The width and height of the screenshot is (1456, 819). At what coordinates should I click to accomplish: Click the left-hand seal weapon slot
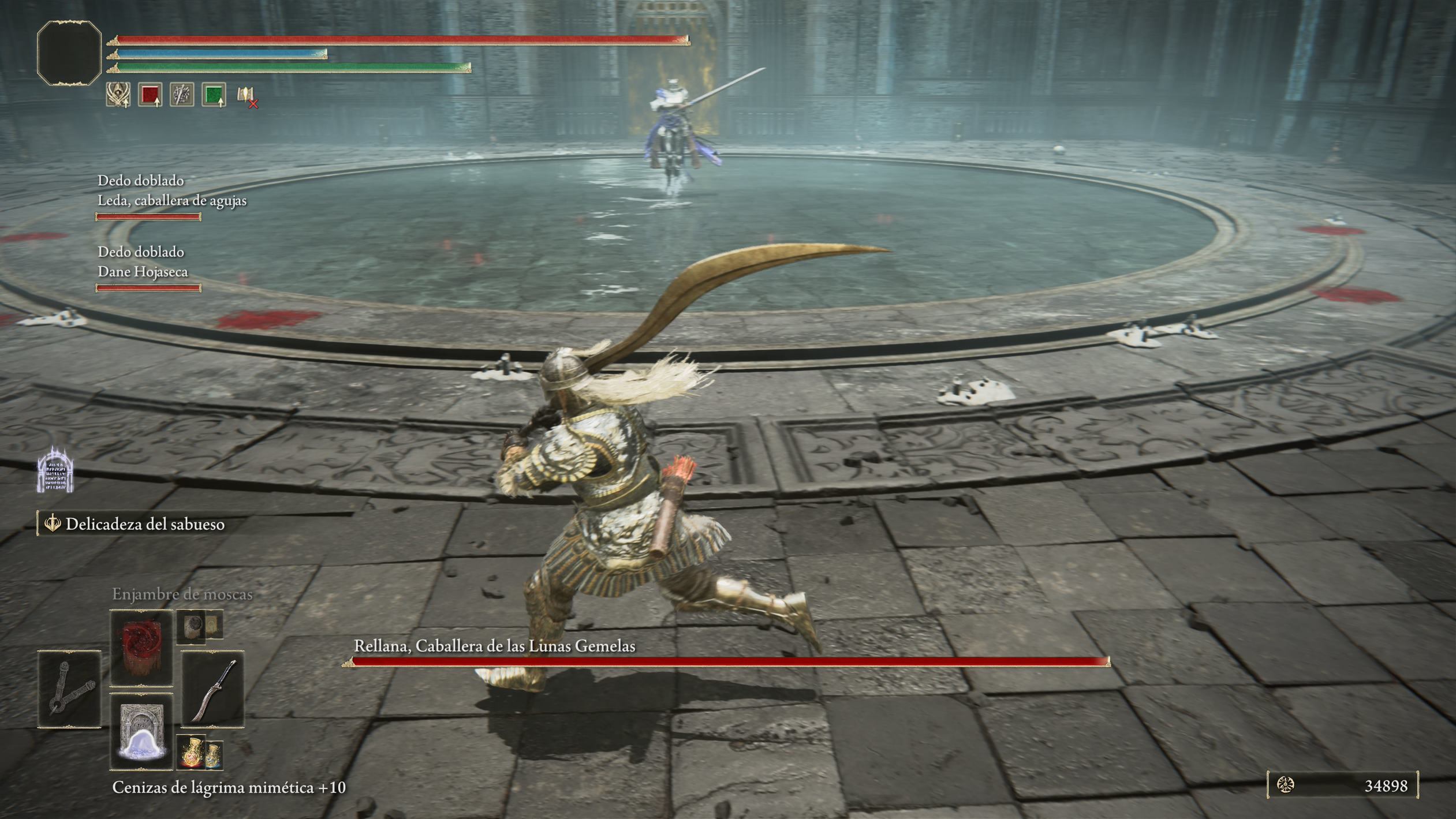pyautogui.click(x=69, y=689)
